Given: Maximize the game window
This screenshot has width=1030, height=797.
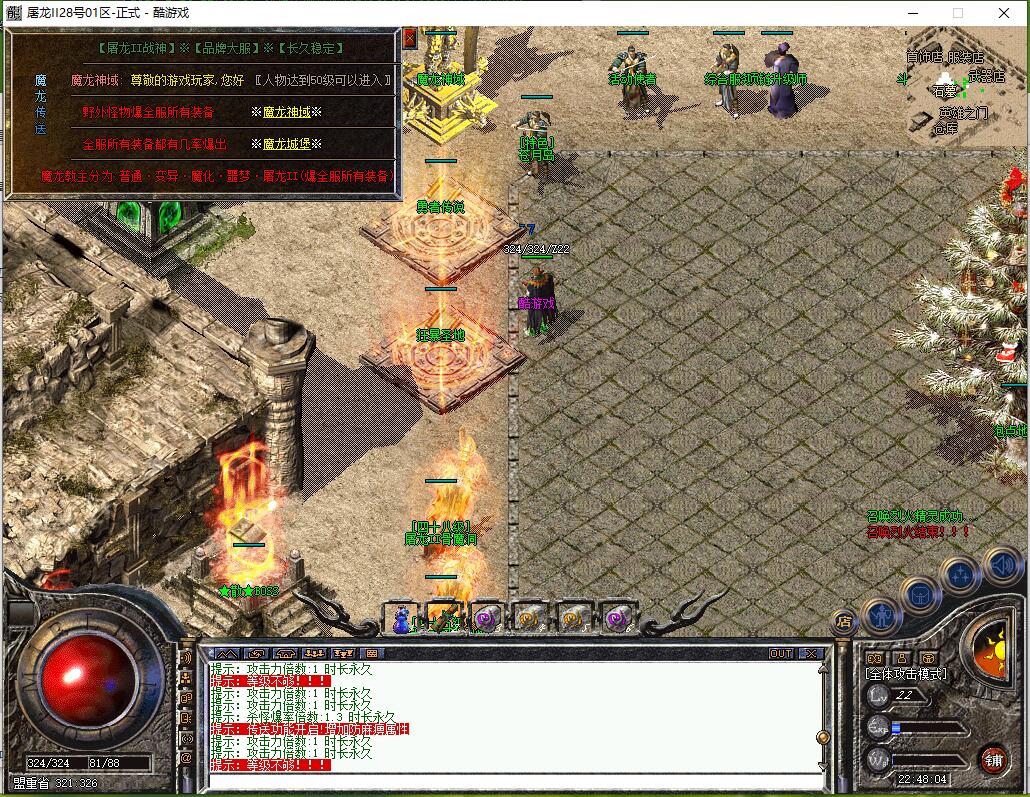Looking at the screenshot, I should 958,12.
